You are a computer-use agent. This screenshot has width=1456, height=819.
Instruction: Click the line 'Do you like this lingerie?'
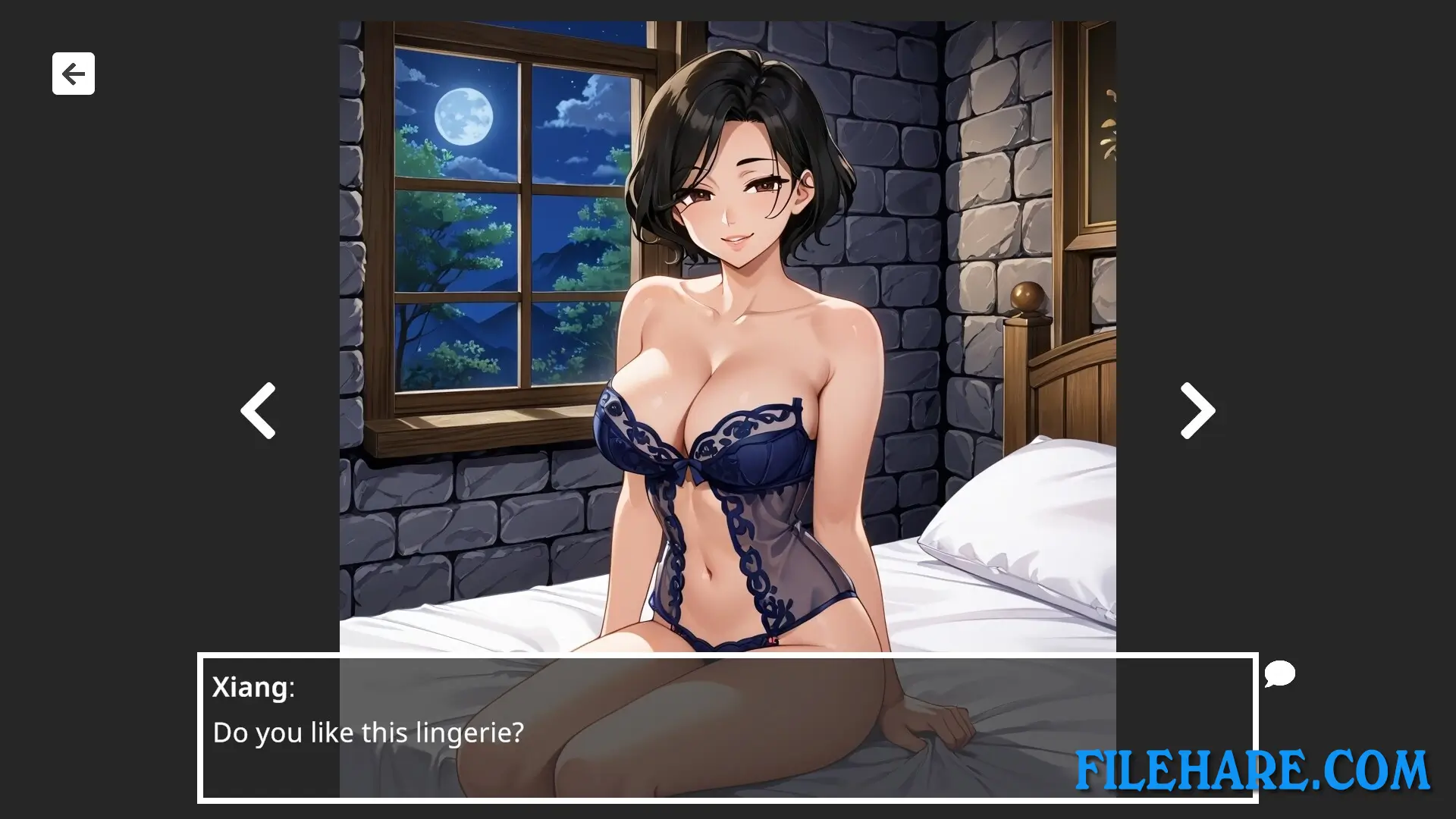[x=367, y=732]
